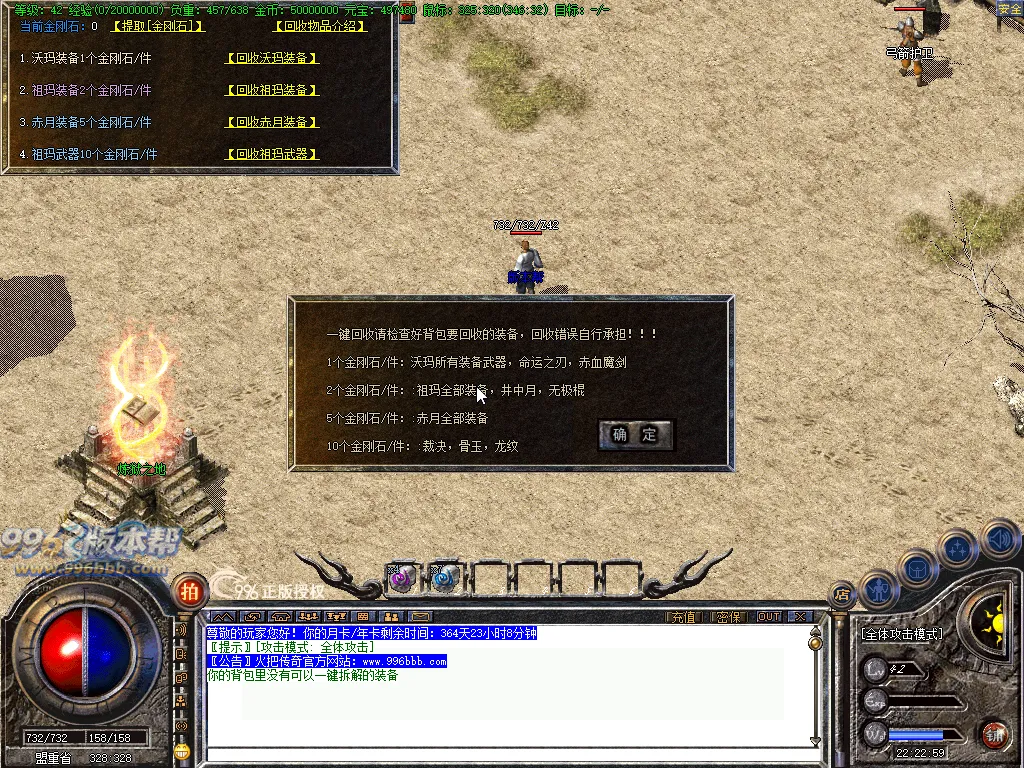Use the blue orb item in belt slot

[444, 577]
